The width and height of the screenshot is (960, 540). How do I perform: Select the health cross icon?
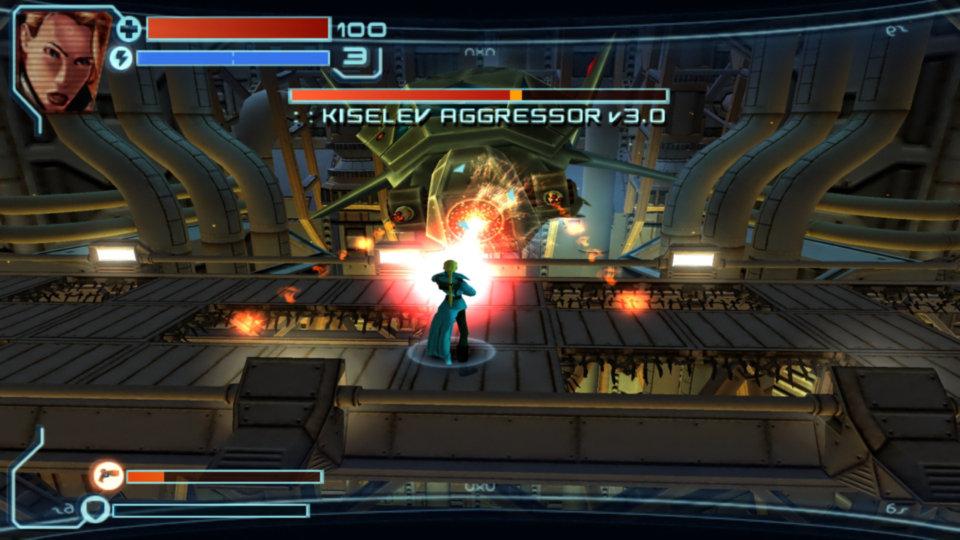click(x=129, y=28)
